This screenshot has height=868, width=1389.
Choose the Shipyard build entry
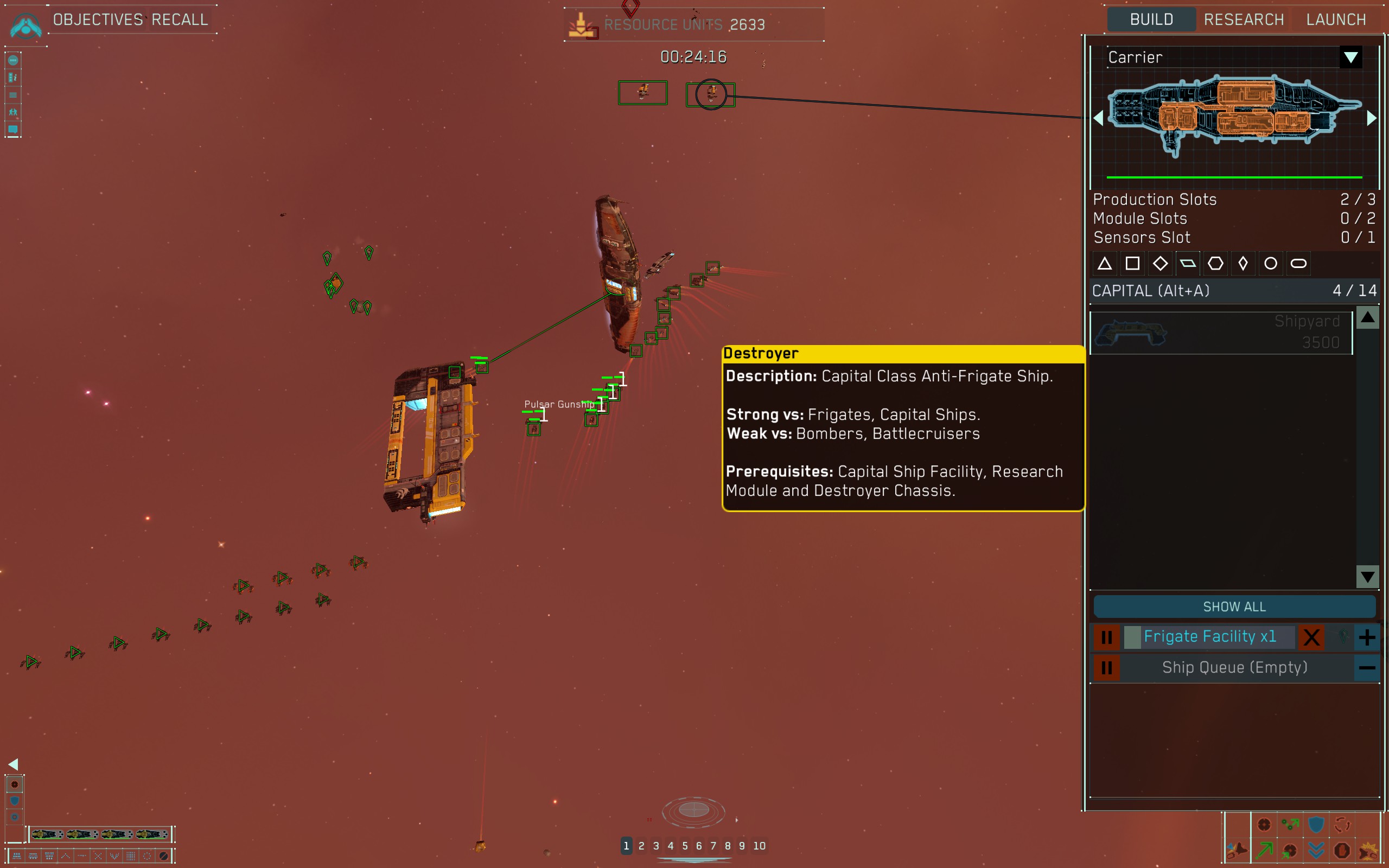[1221, 333]
